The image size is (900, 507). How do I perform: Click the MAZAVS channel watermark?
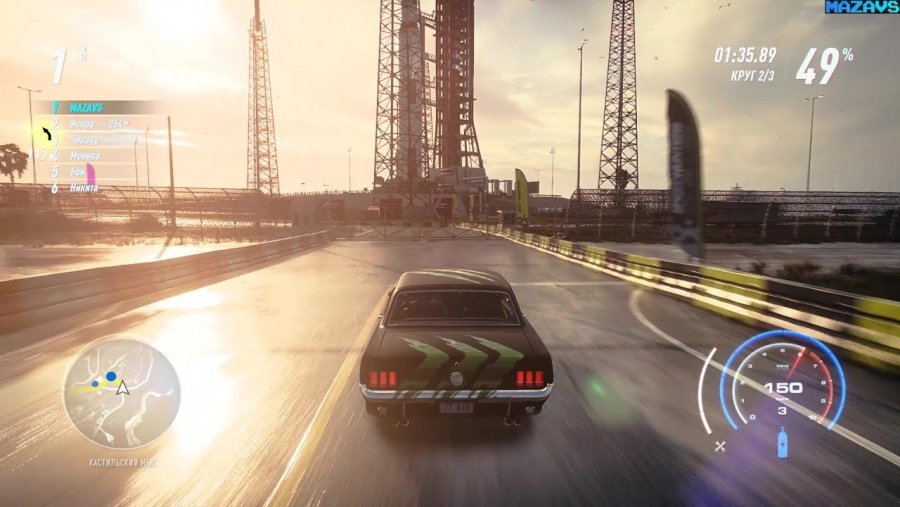[861, 7]
